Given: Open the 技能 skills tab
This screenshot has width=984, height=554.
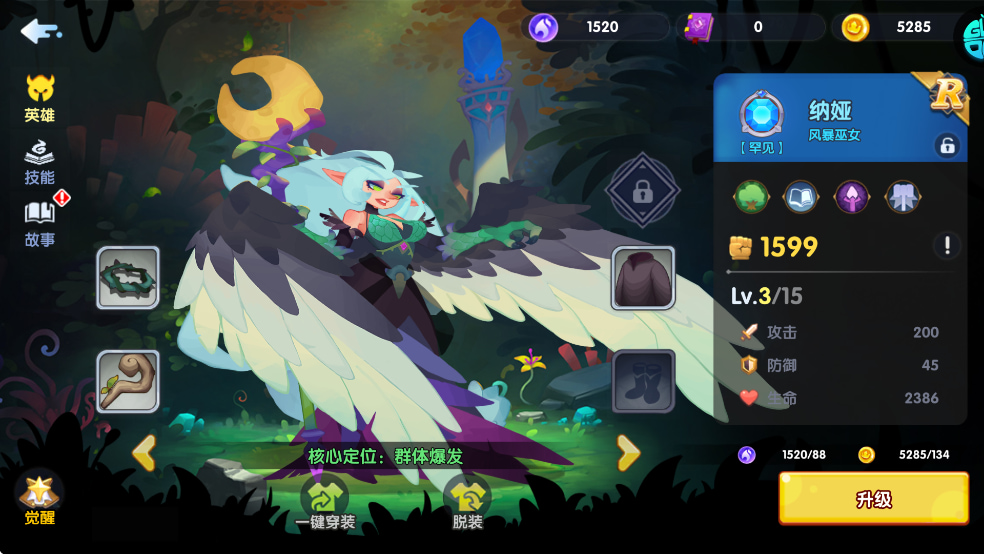Looking at the screenshot, I should coord(40,162).
